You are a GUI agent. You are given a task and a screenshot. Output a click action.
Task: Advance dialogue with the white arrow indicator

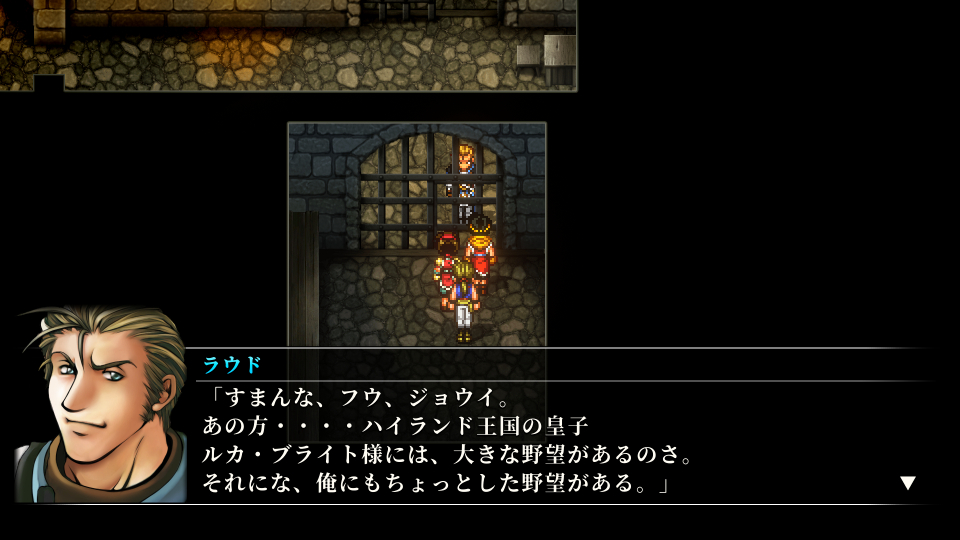(x=907, y=483)
